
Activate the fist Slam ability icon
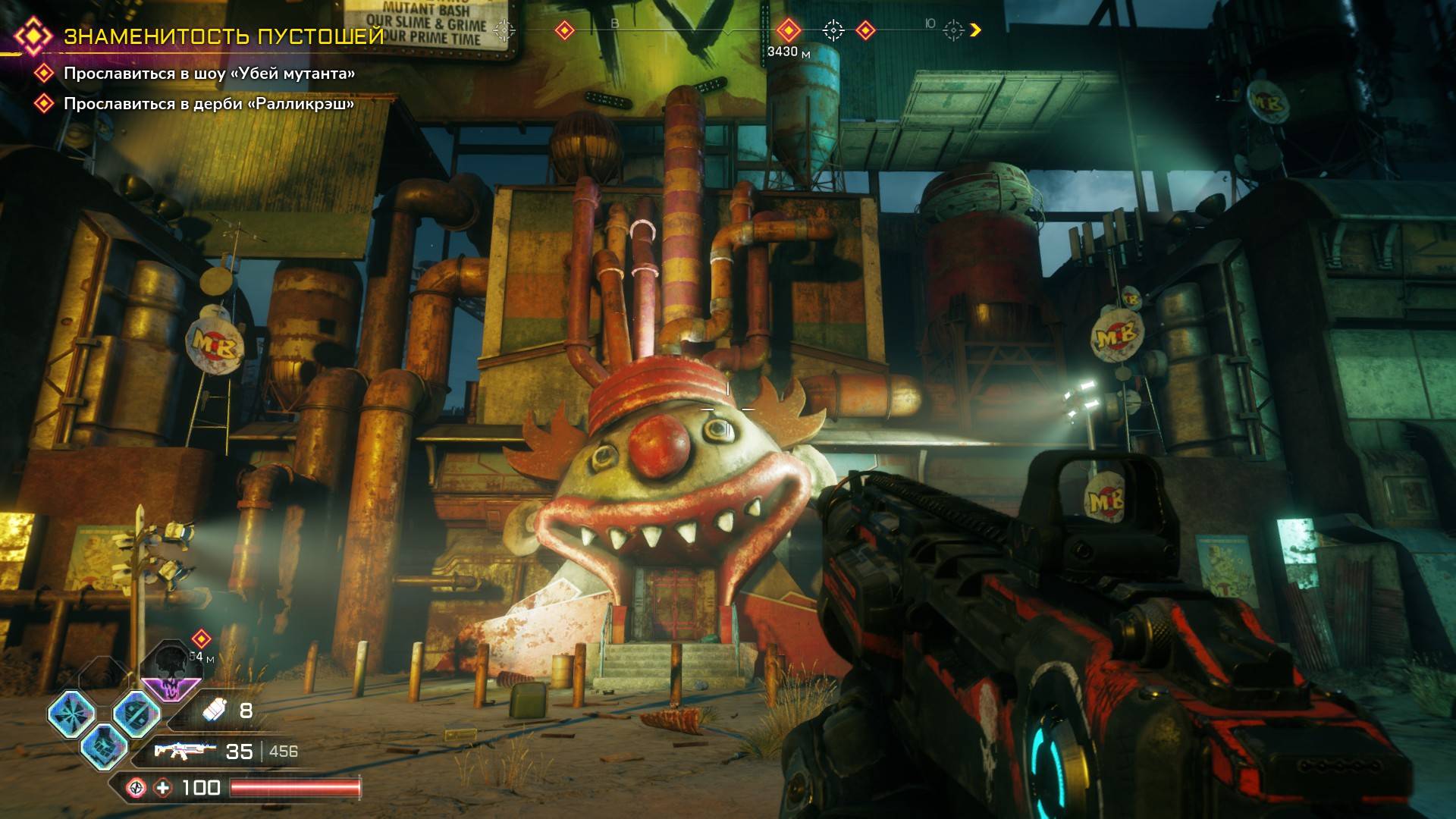click(104, 745)
